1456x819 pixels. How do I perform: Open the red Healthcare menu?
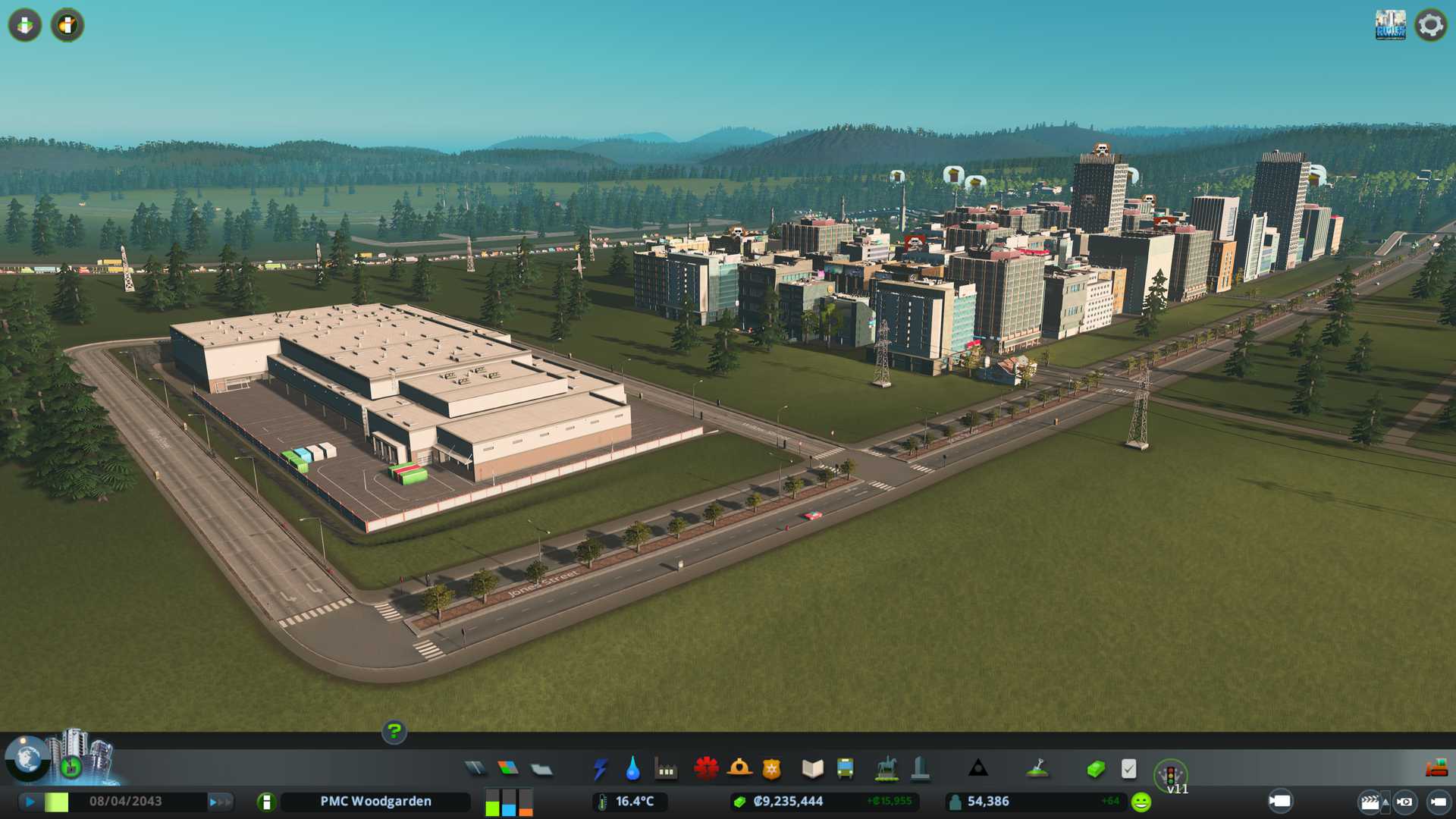click(x=706, y=769)
